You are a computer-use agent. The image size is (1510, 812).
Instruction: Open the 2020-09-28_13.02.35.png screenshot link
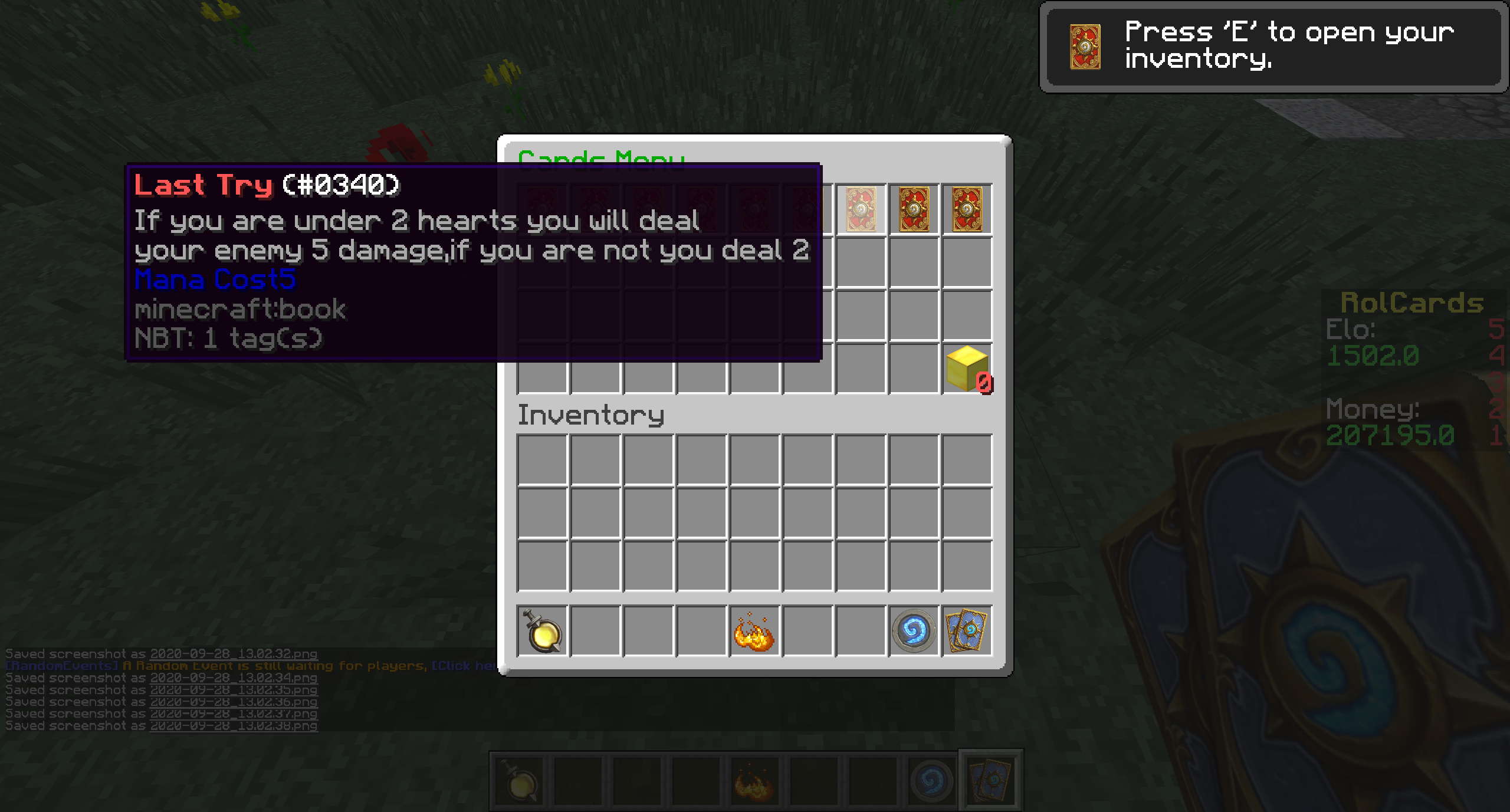[x=234, y=689]
